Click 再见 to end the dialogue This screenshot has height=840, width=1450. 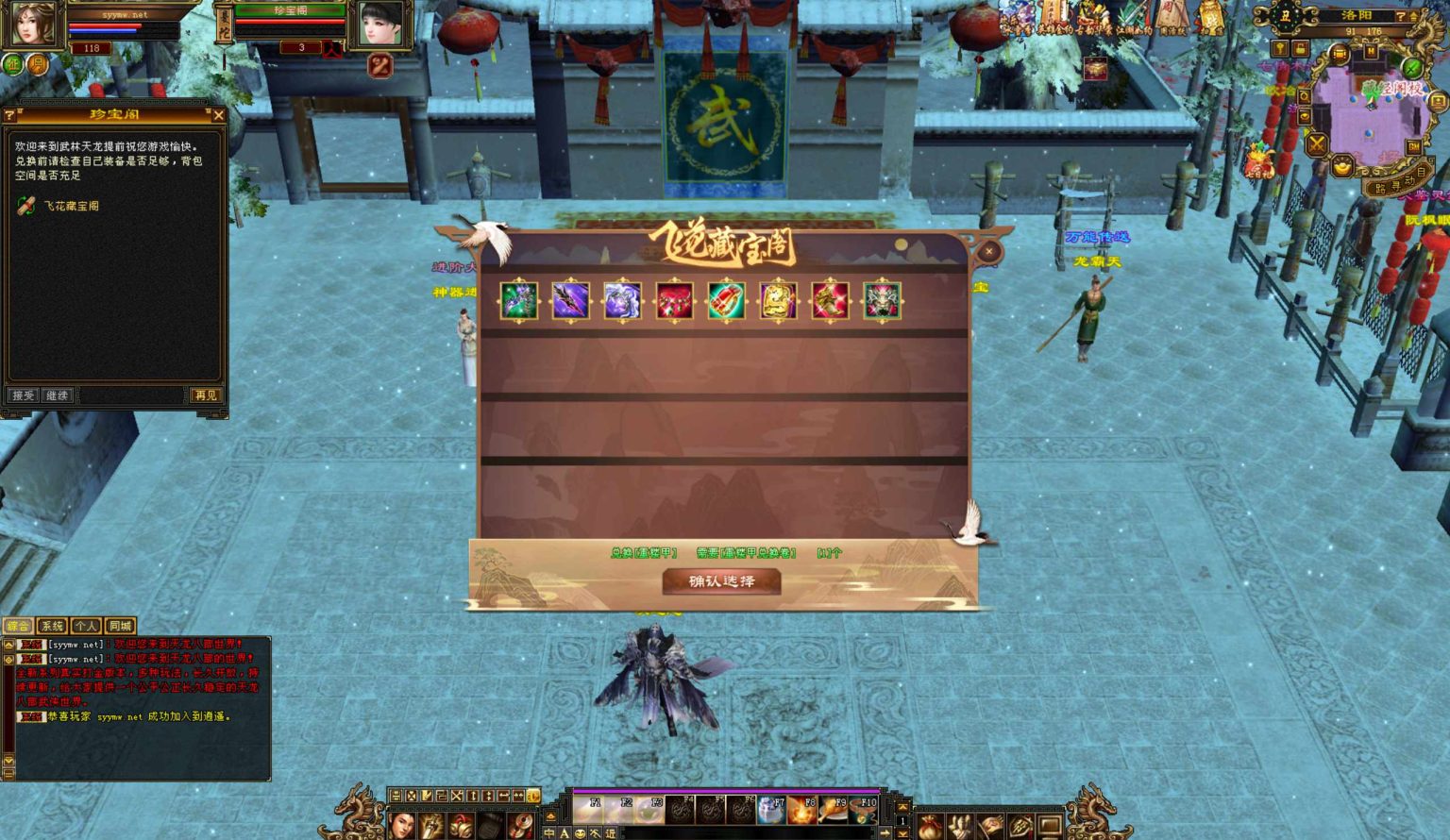205,395
